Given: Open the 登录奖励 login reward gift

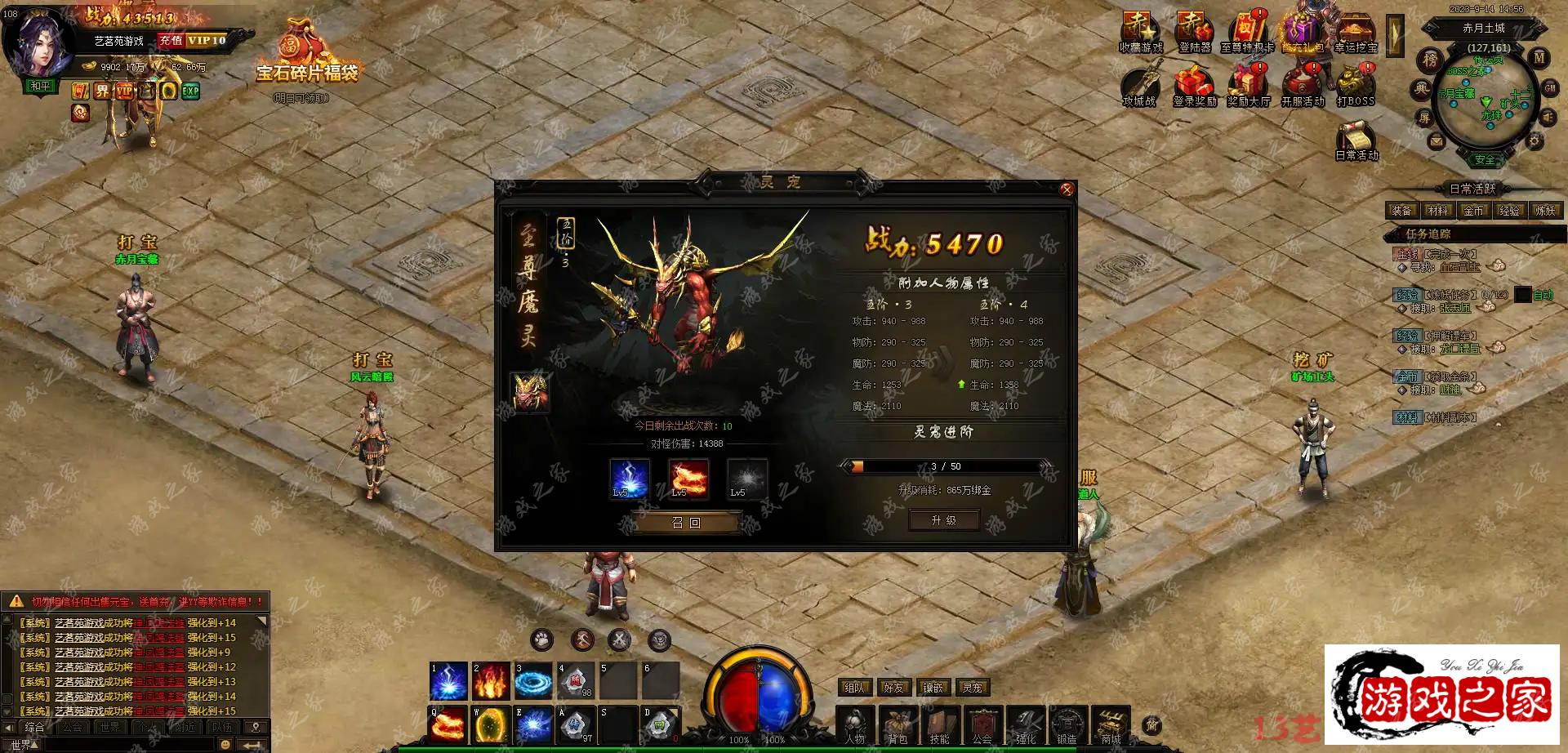Looking at the screenshot, I should 1195,86.
